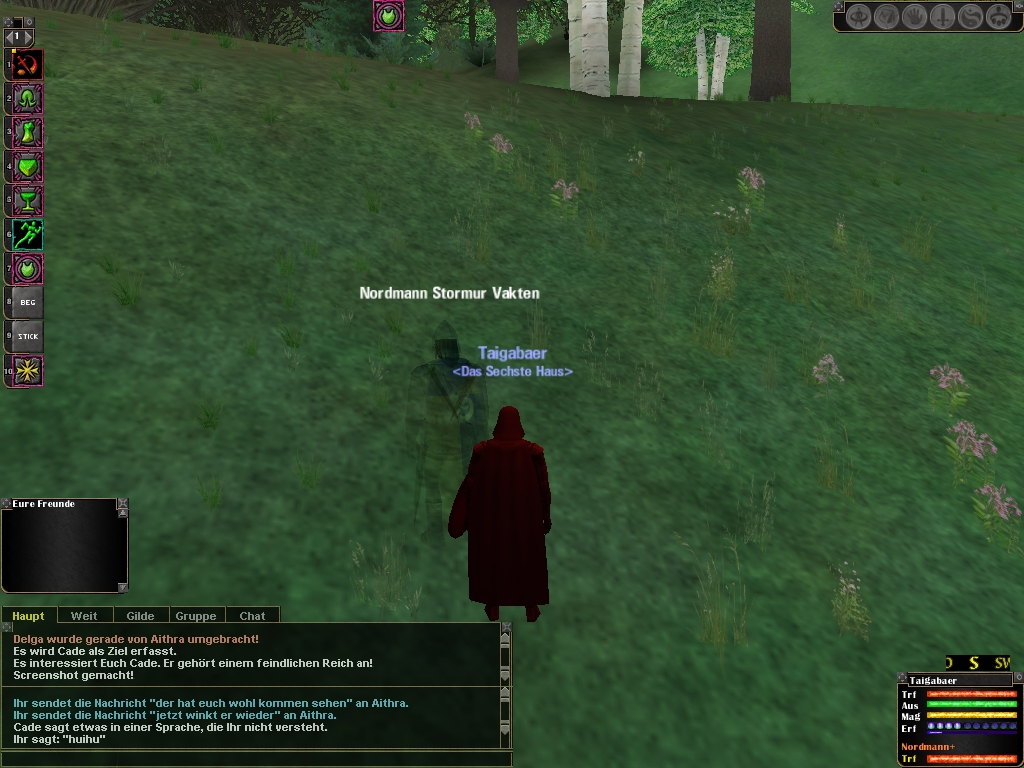Screen dimensions: 1024x768
Task: Switch to the Haupt chat tab
Action: pyautogui.click(x=28, y=616)
